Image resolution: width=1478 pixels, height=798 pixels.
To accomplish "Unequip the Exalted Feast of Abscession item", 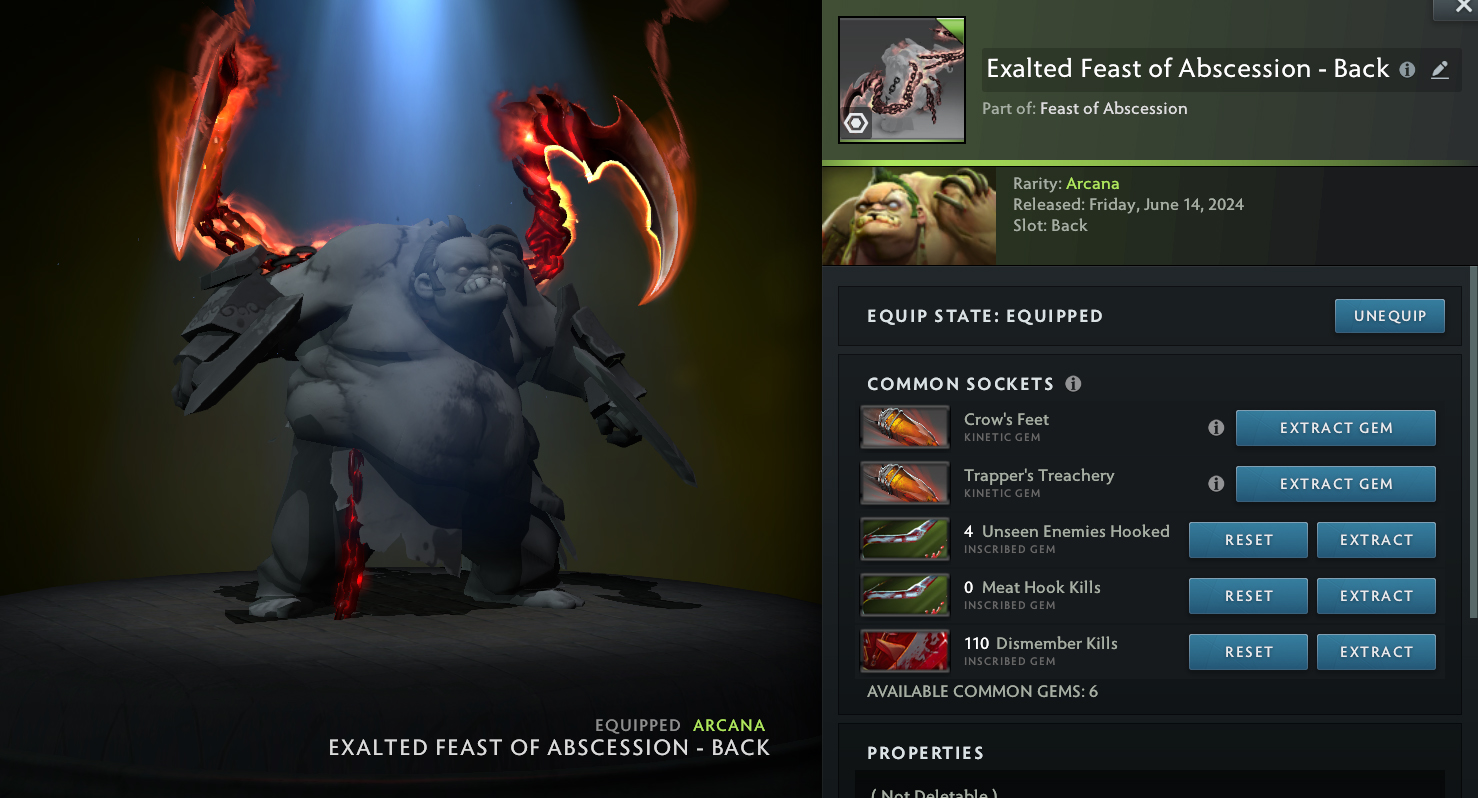I will click(1389, 316).
